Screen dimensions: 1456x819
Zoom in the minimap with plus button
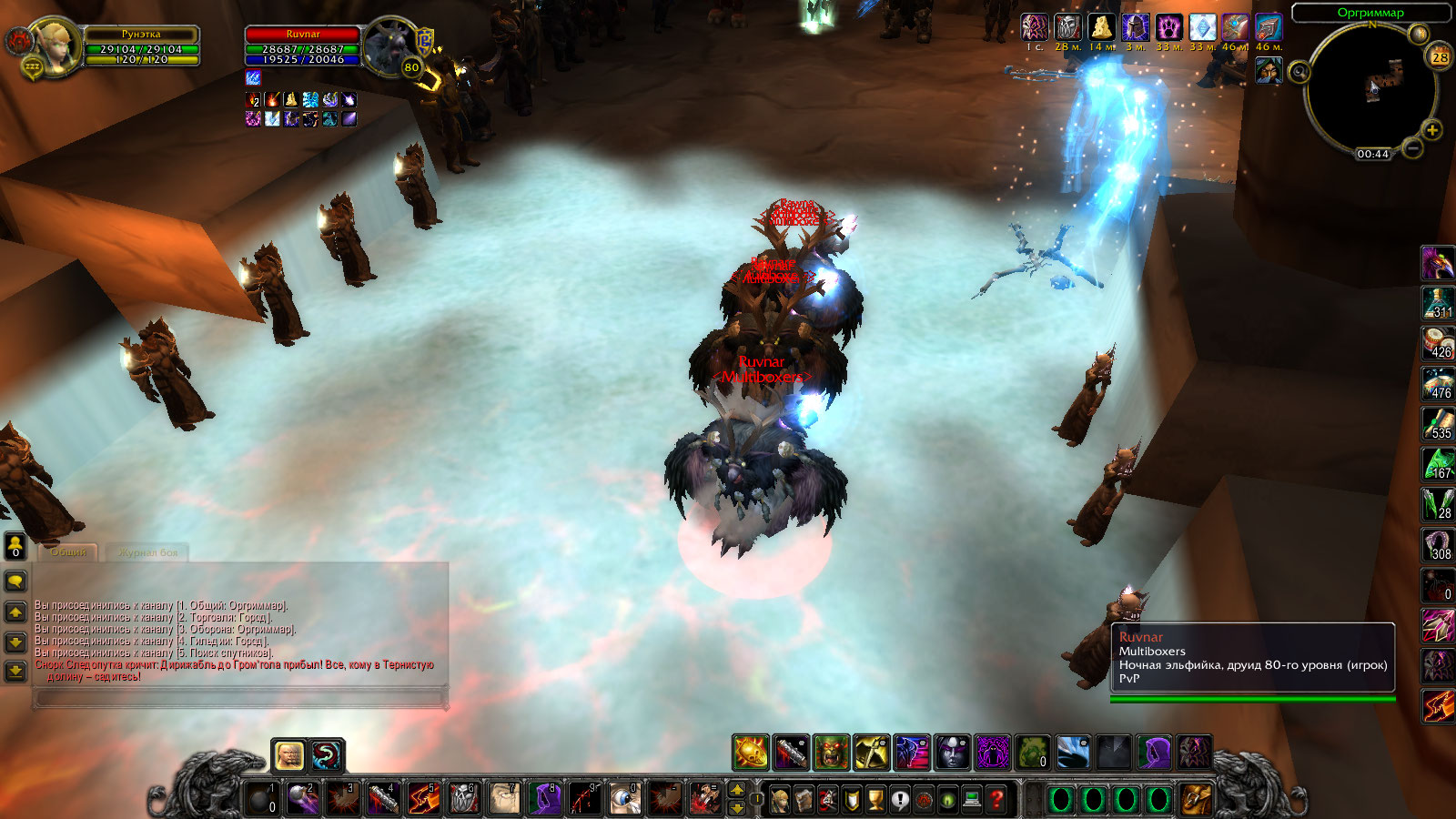point(1431,130)
